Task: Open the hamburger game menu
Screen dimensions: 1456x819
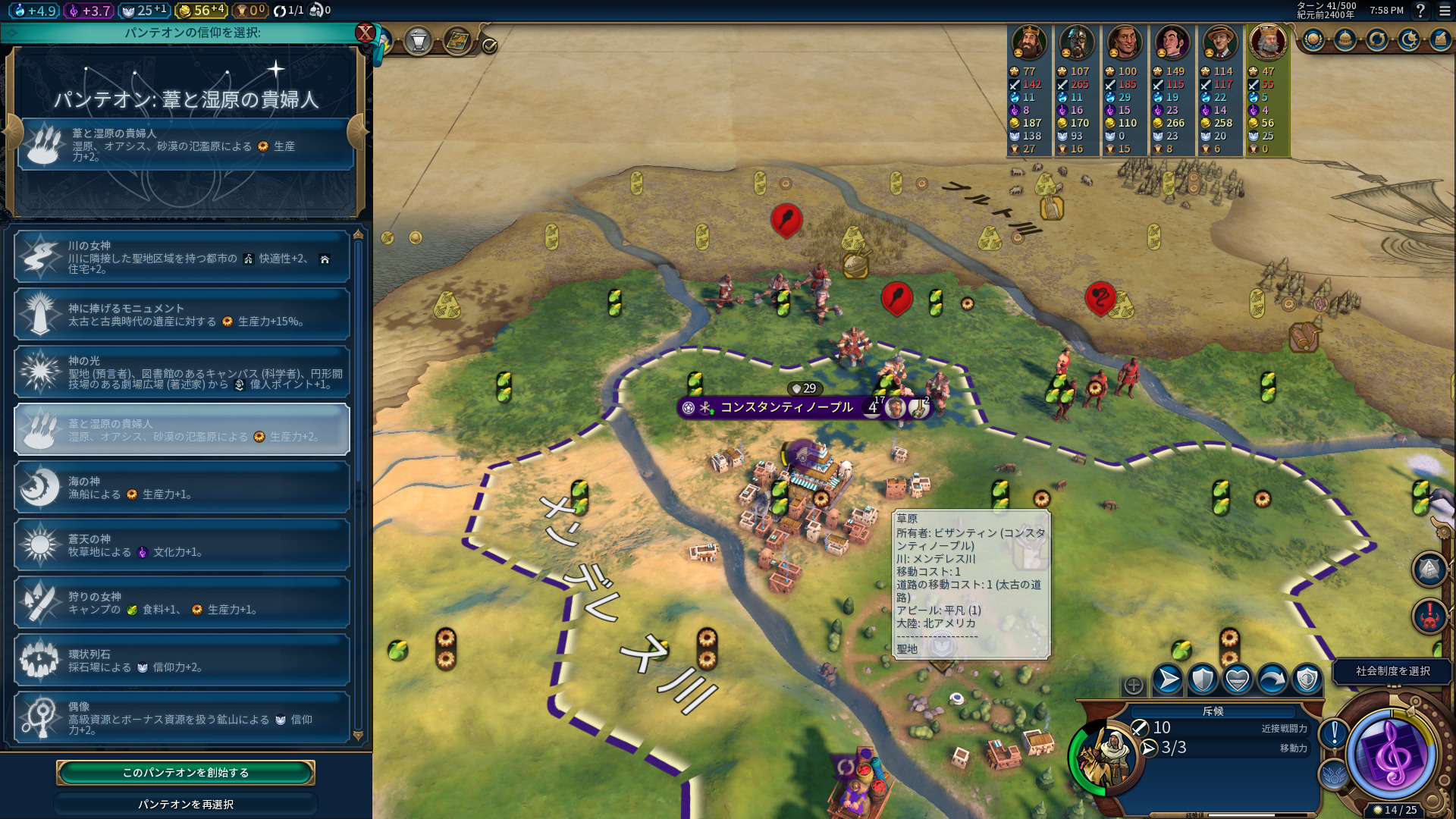Action: [1444, 11]
